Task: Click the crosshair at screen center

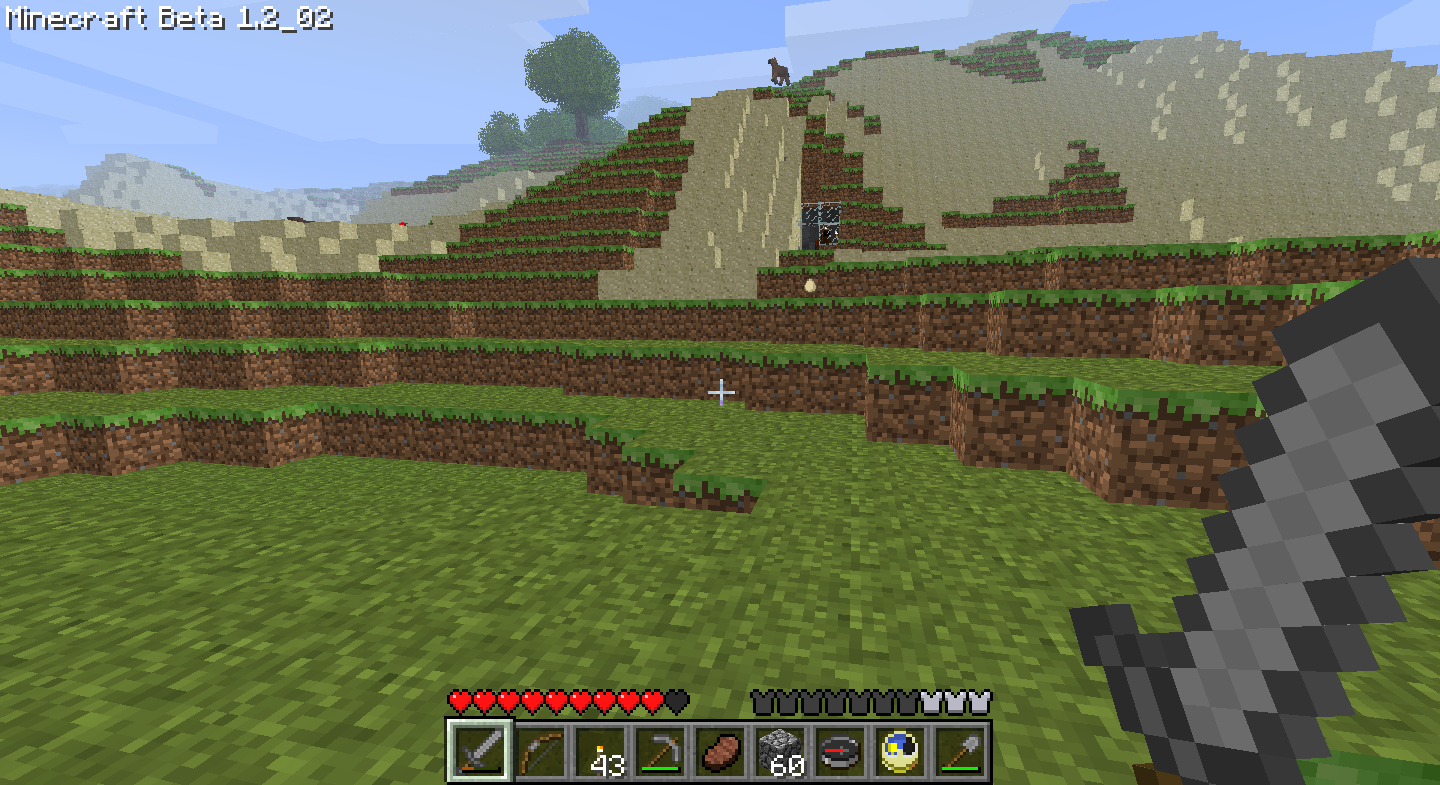Action: coord(722,393)
